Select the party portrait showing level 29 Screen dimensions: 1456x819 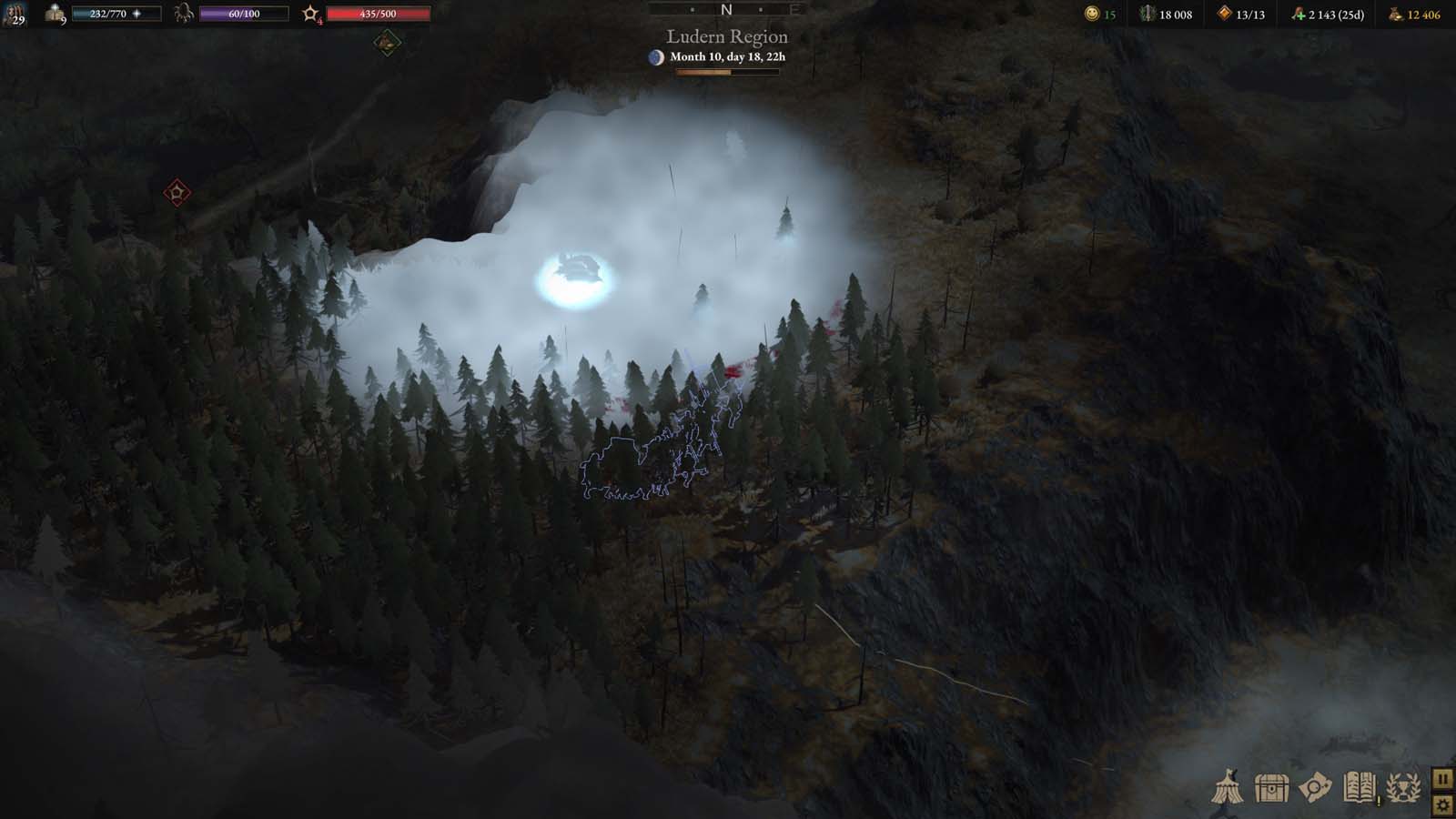[15, 15]
